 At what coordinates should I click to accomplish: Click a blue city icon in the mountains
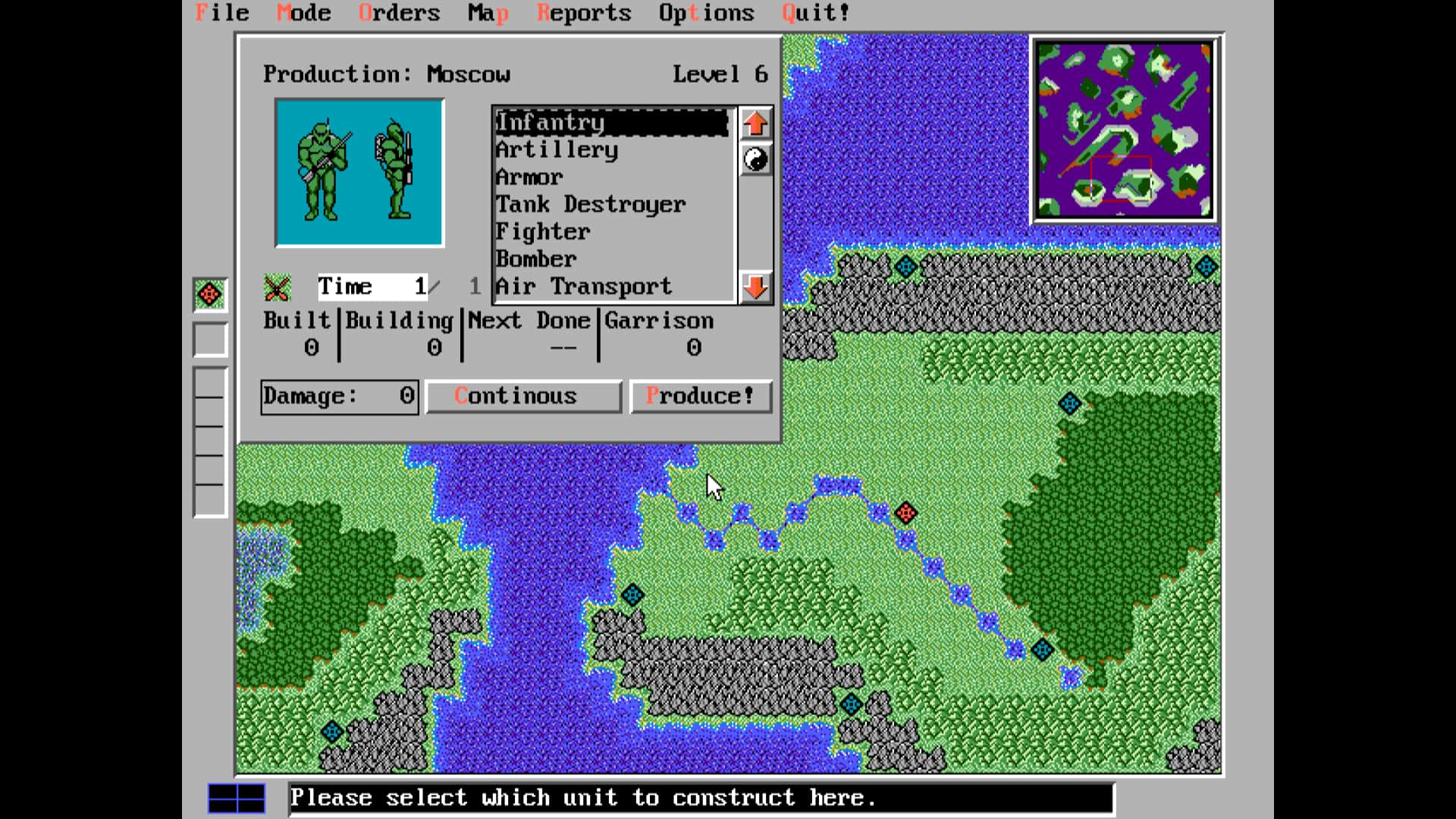coord(850,705)
